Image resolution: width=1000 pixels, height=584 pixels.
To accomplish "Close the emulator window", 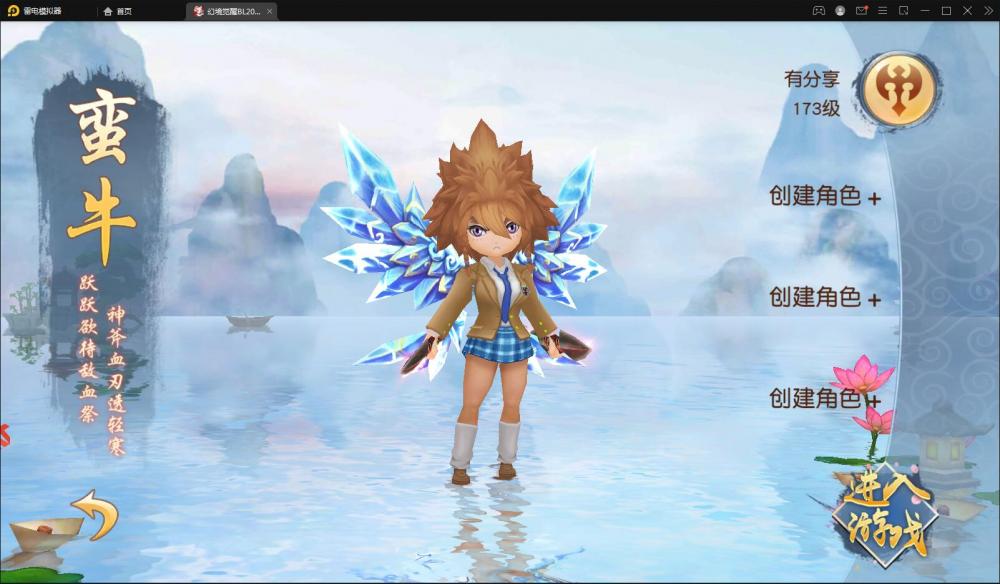I will pyautogui.click(x=967, y=11).
